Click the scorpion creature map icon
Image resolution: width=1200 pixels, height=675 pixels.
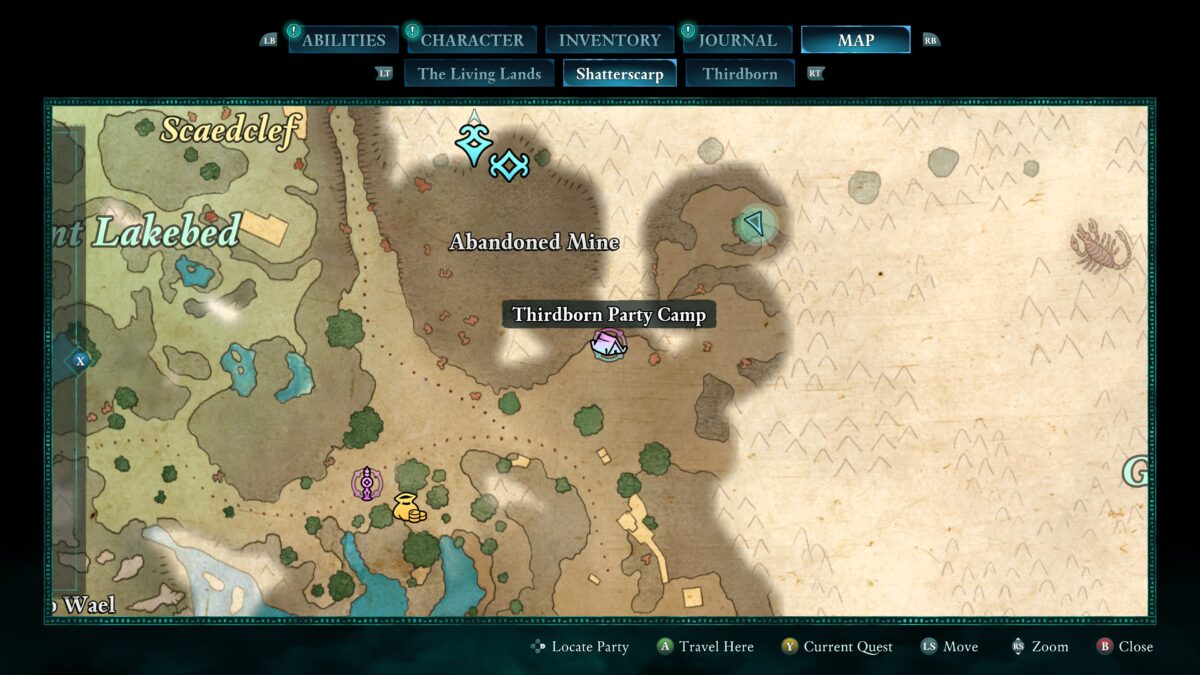(x=1101, y=247)
